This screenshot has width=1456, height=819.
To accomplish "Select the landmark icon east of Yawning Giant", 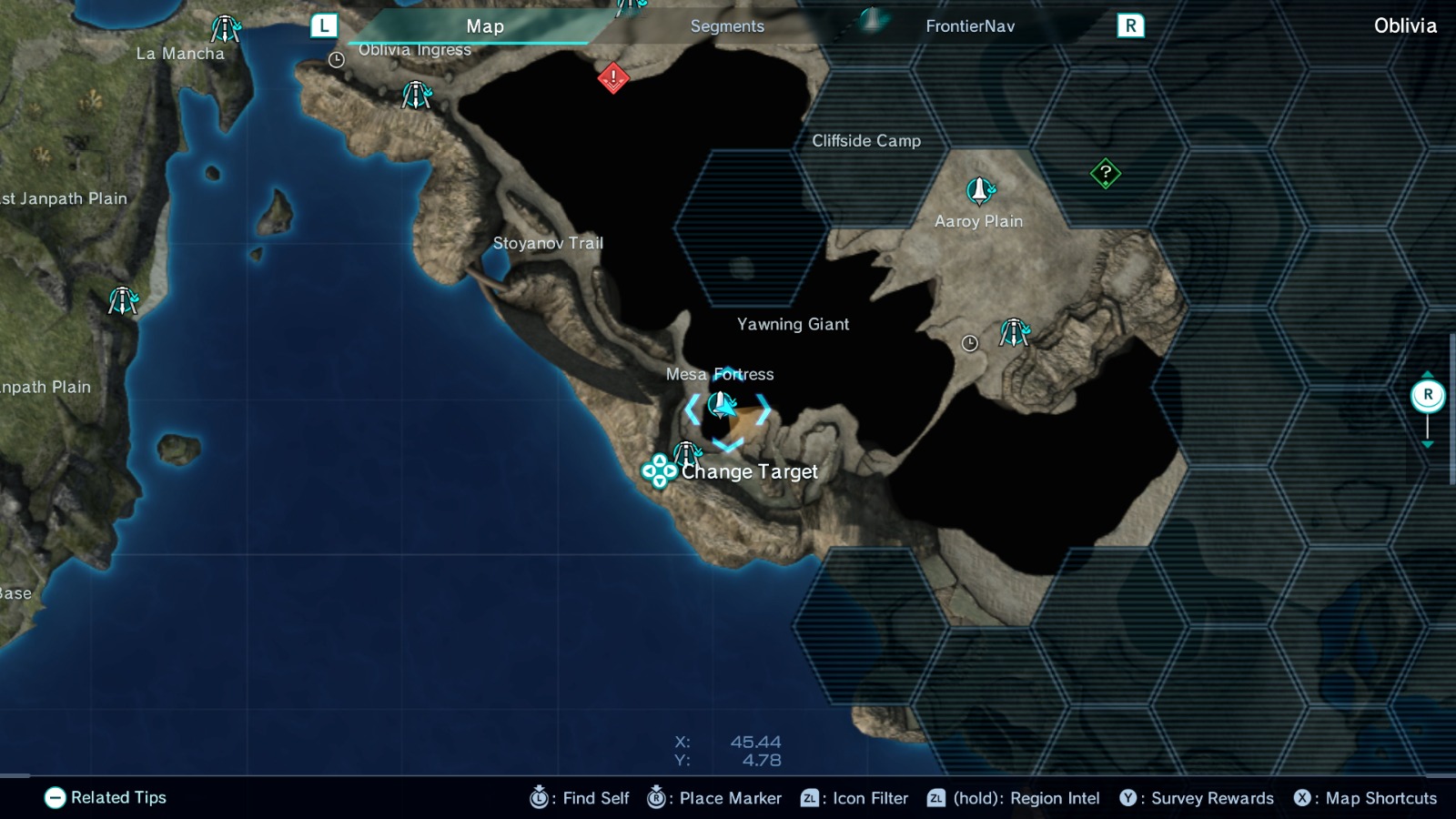I will tap(1015, 331).
